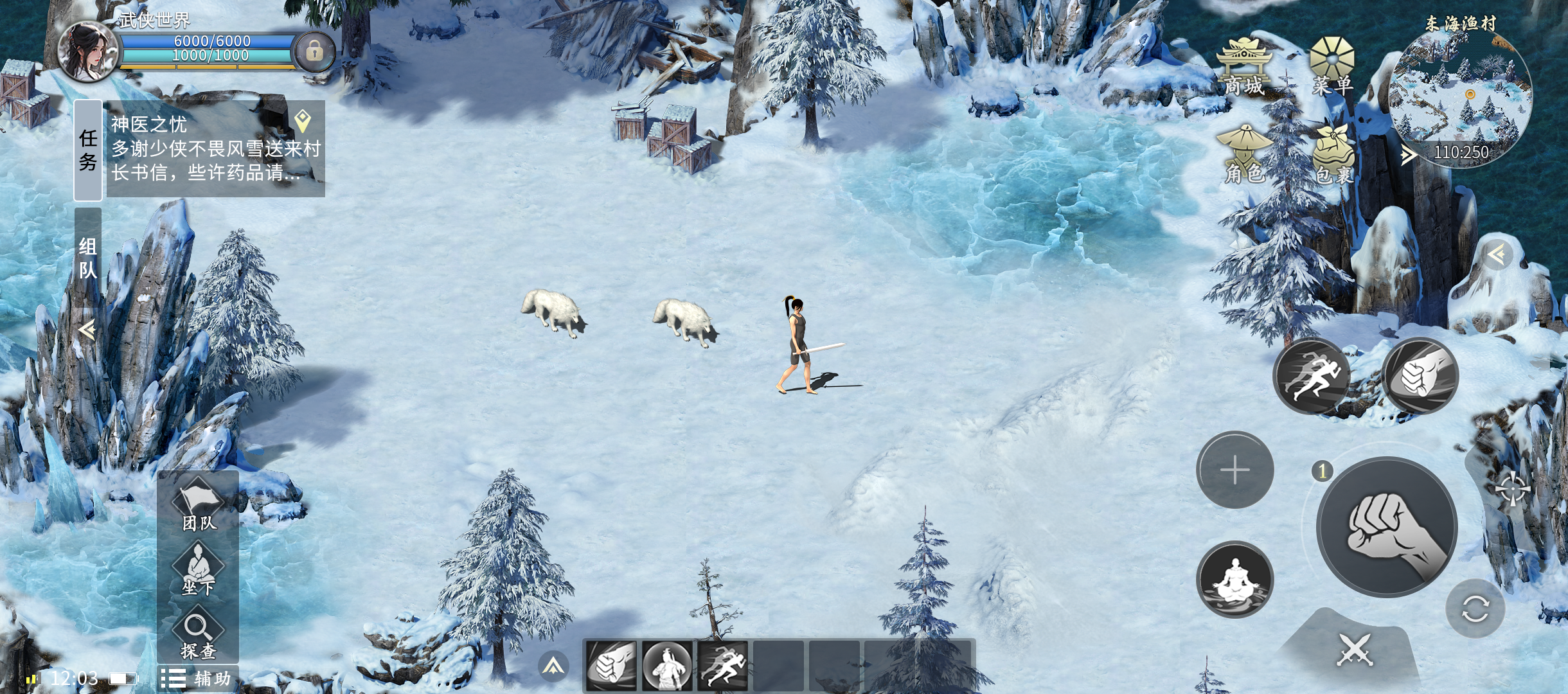Open the 商城 shop
Image resolution: width=1568 pixels, height=694 pixels.
(x=1244, y=67)
